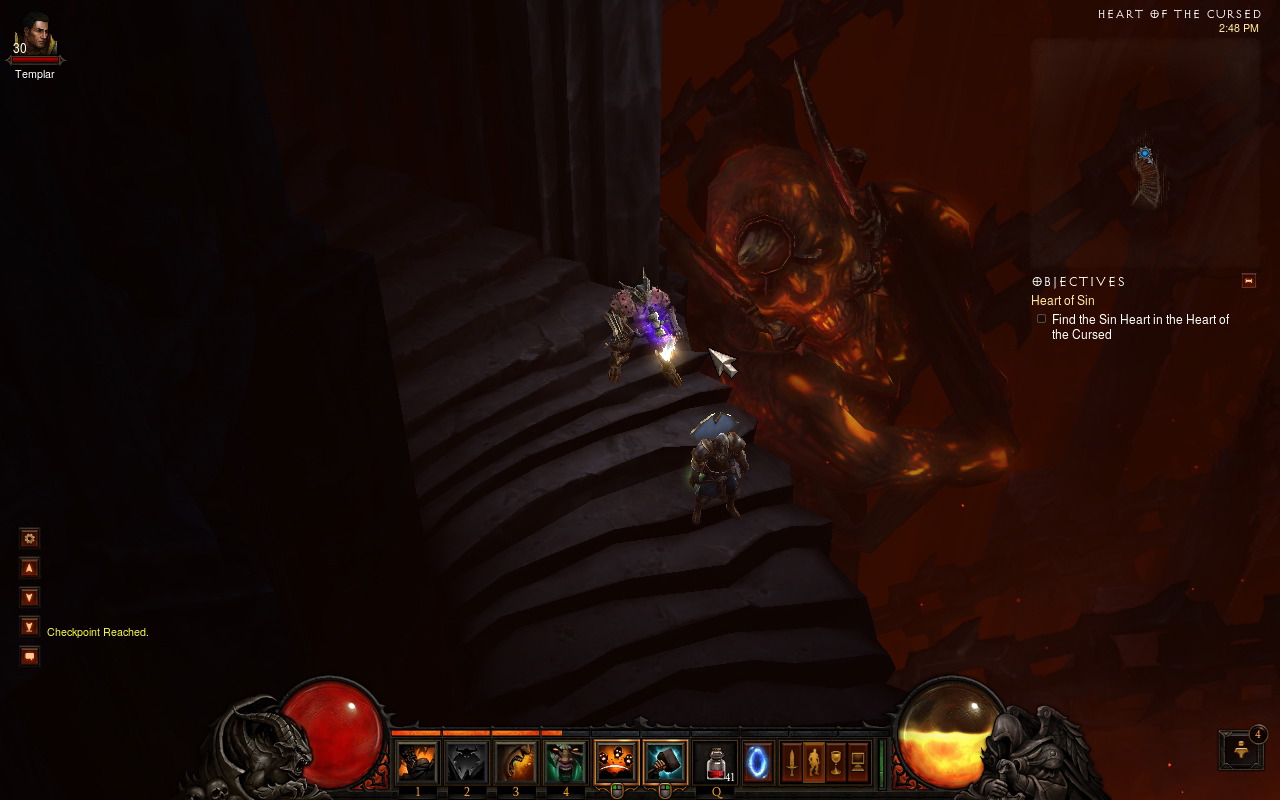The width and height of the screenshot is (1280, 800).
Task: Open the game menu with the monitor icon
Action: point(858,764)
